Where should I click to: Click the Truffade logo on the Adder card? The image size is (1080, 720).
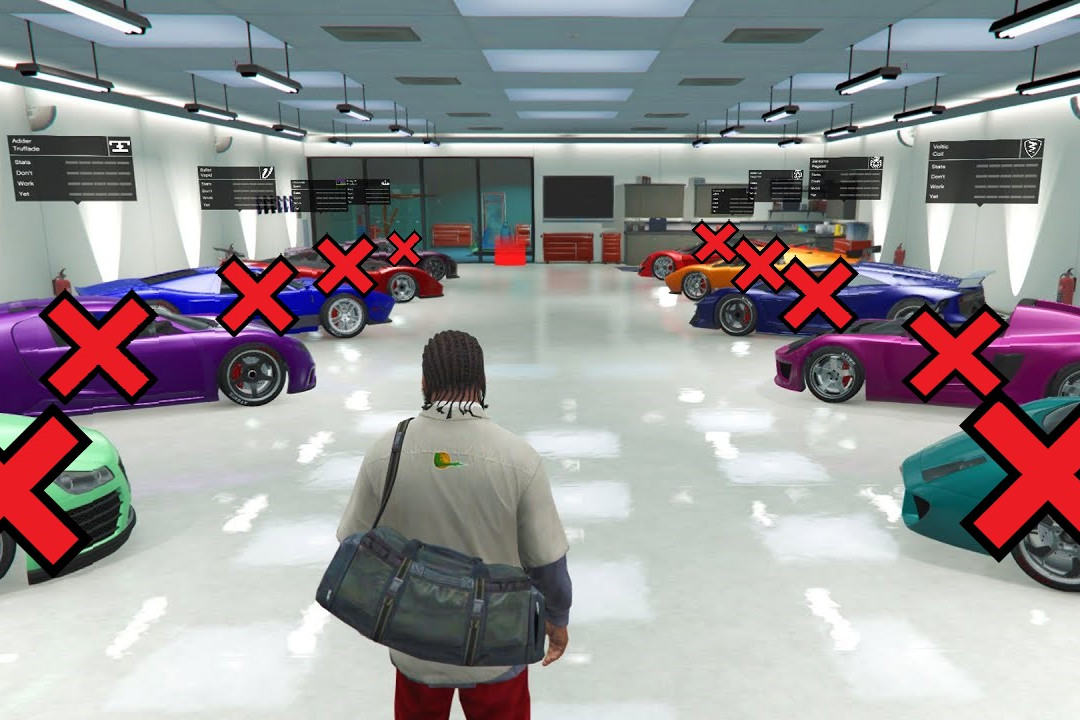point(120,146)
